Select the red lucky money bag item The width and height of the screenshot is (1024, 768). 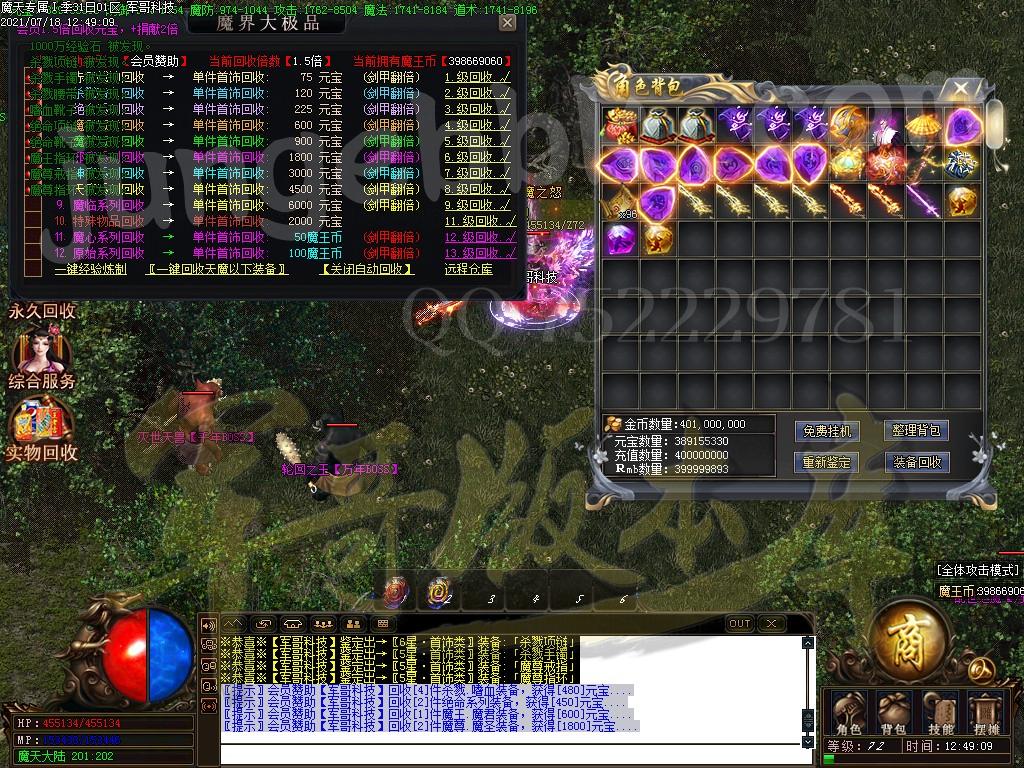click(x=620, y=125)
